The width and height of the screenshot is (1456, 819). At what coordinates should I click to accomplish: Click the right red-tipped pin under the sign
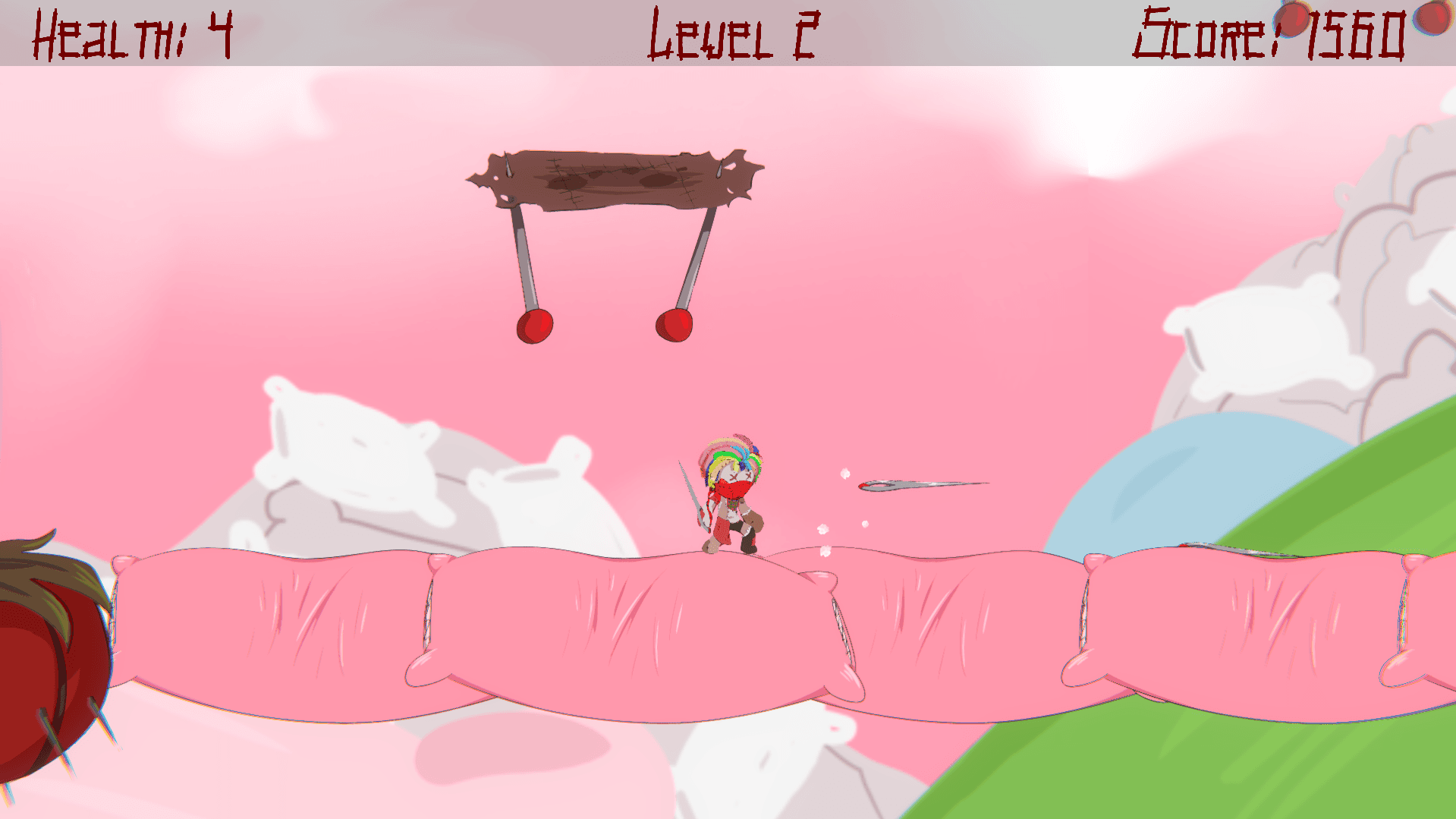tap(674, 326)
